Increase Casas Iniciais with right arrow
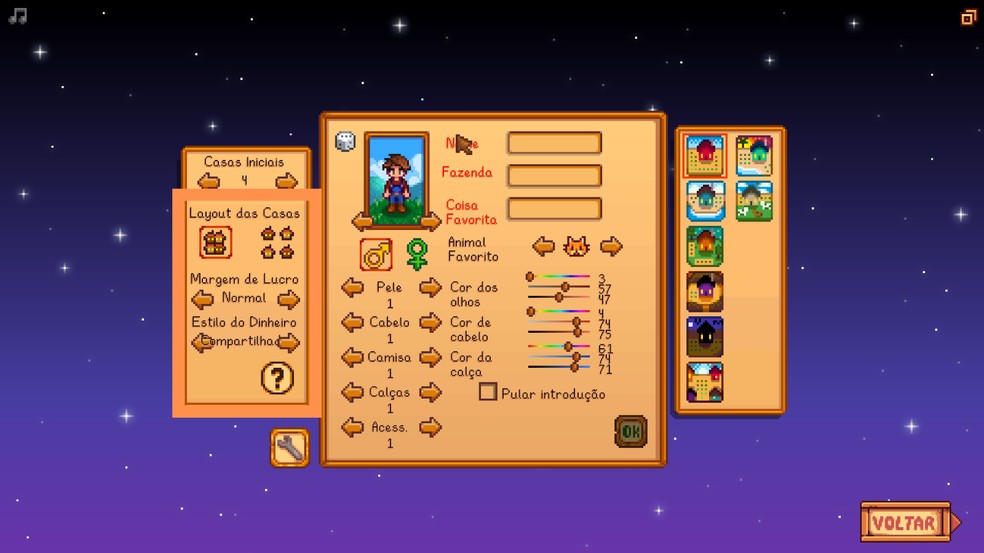 pos(287,181)
